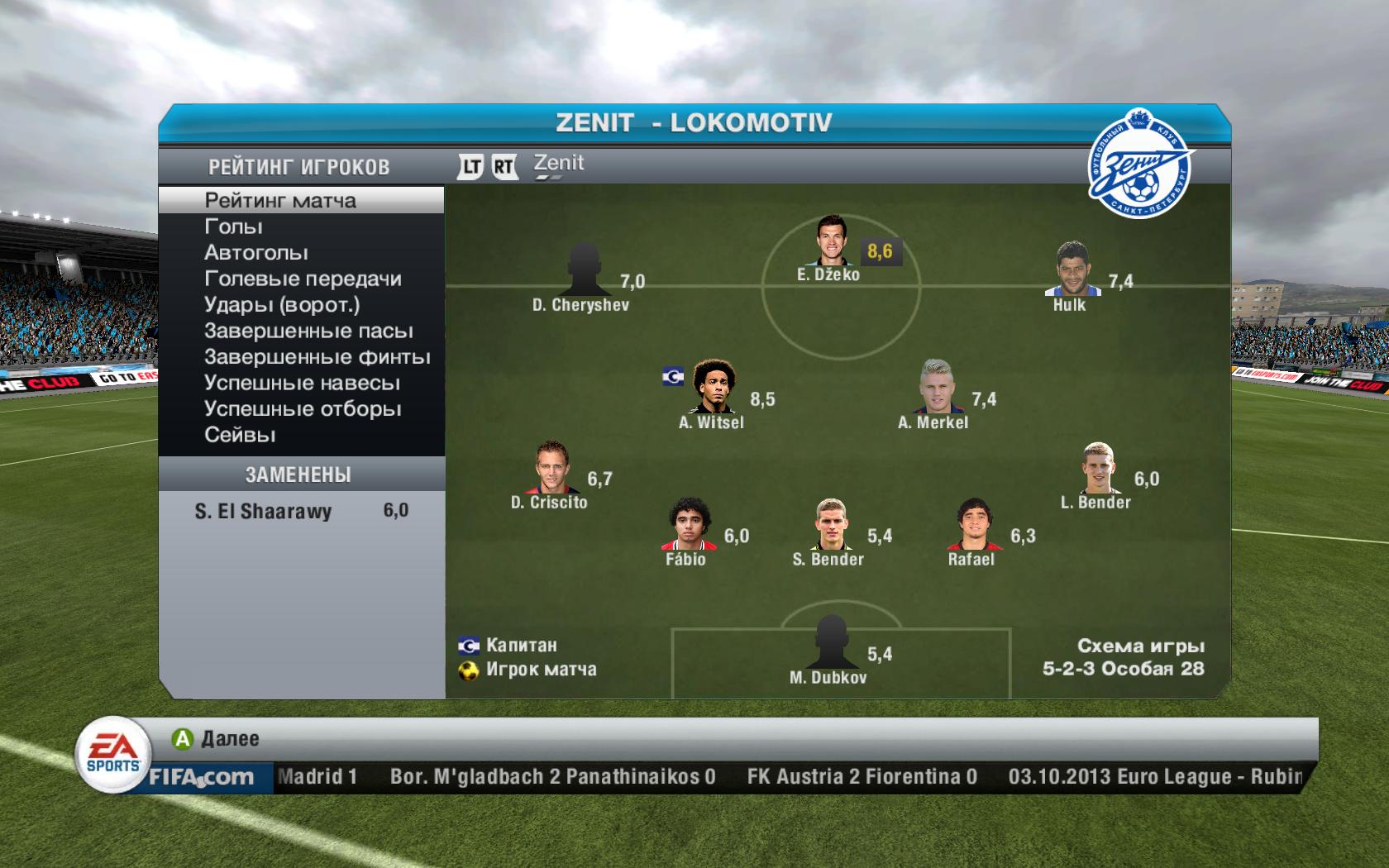Open the Автоголы stat entry
The image size is (1389, 868).
click(x=255, y=253)
